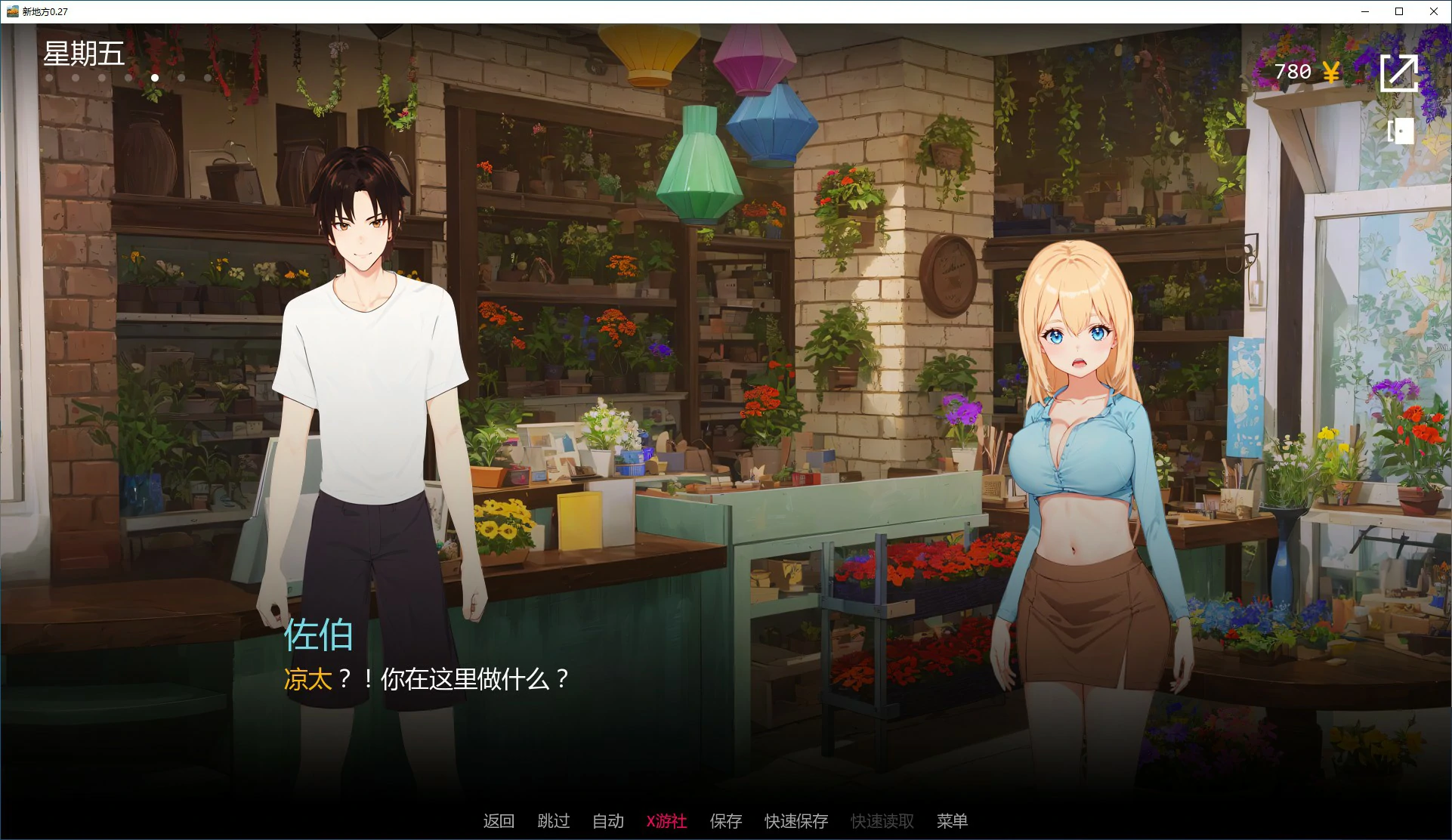Close the game window
This screenshot has width=1452, height=840.
(1433, 11)
